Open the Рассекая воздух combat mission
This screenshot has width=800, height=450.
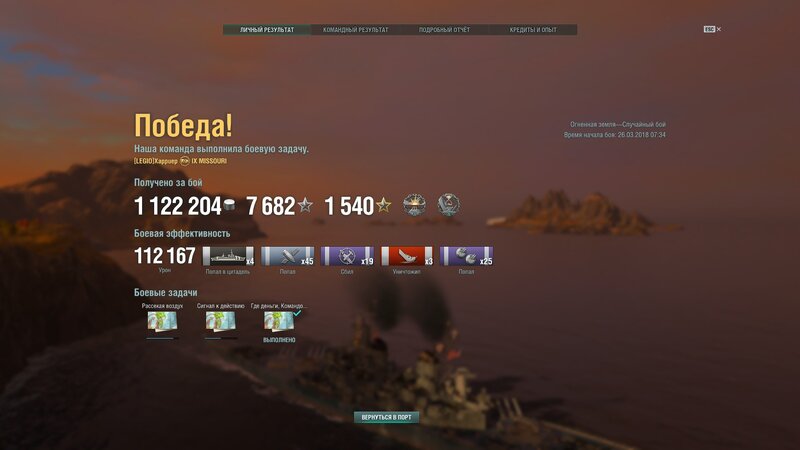(x=162, y=321)
